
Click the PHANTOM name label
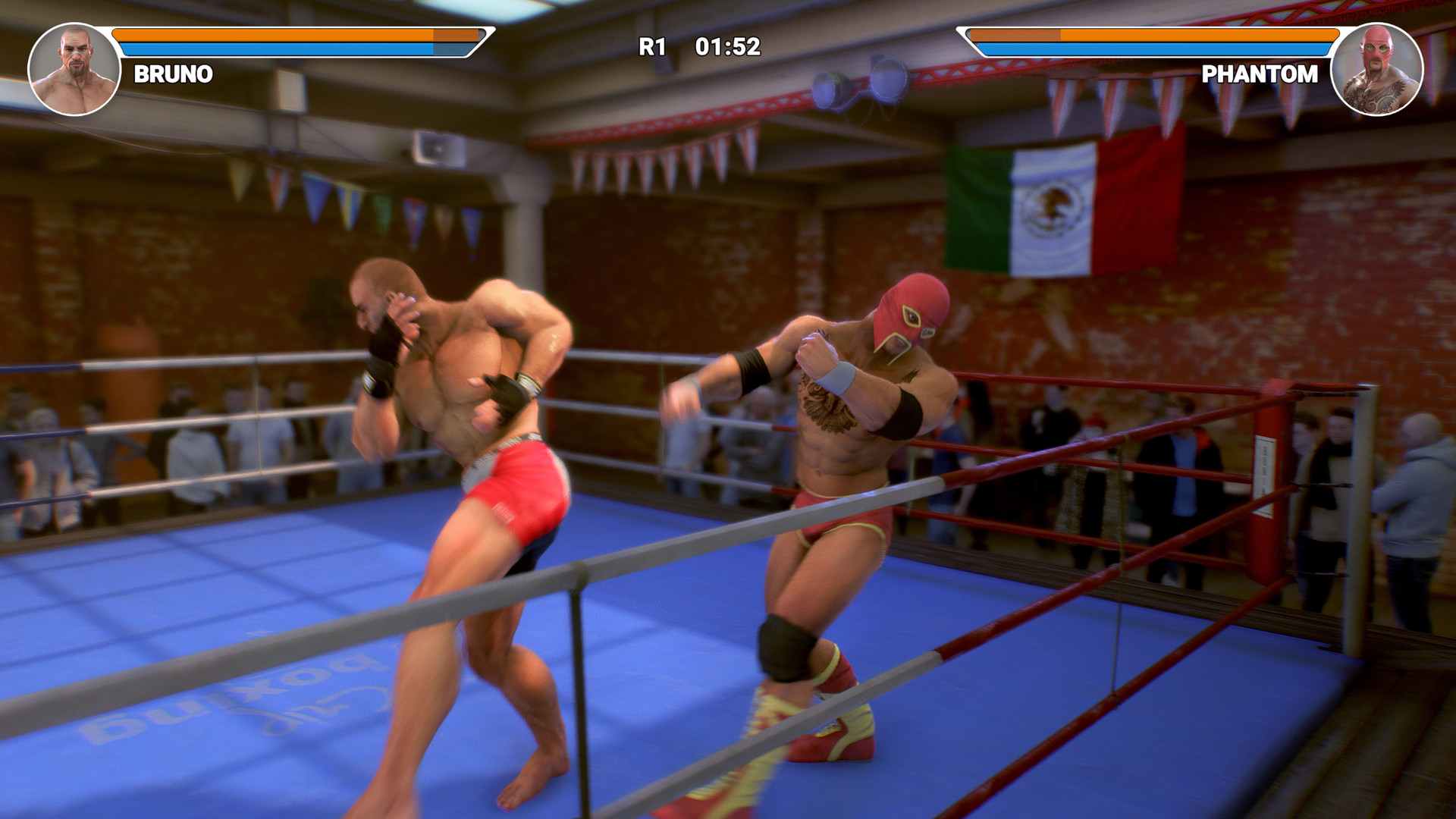click(1259, 74)
